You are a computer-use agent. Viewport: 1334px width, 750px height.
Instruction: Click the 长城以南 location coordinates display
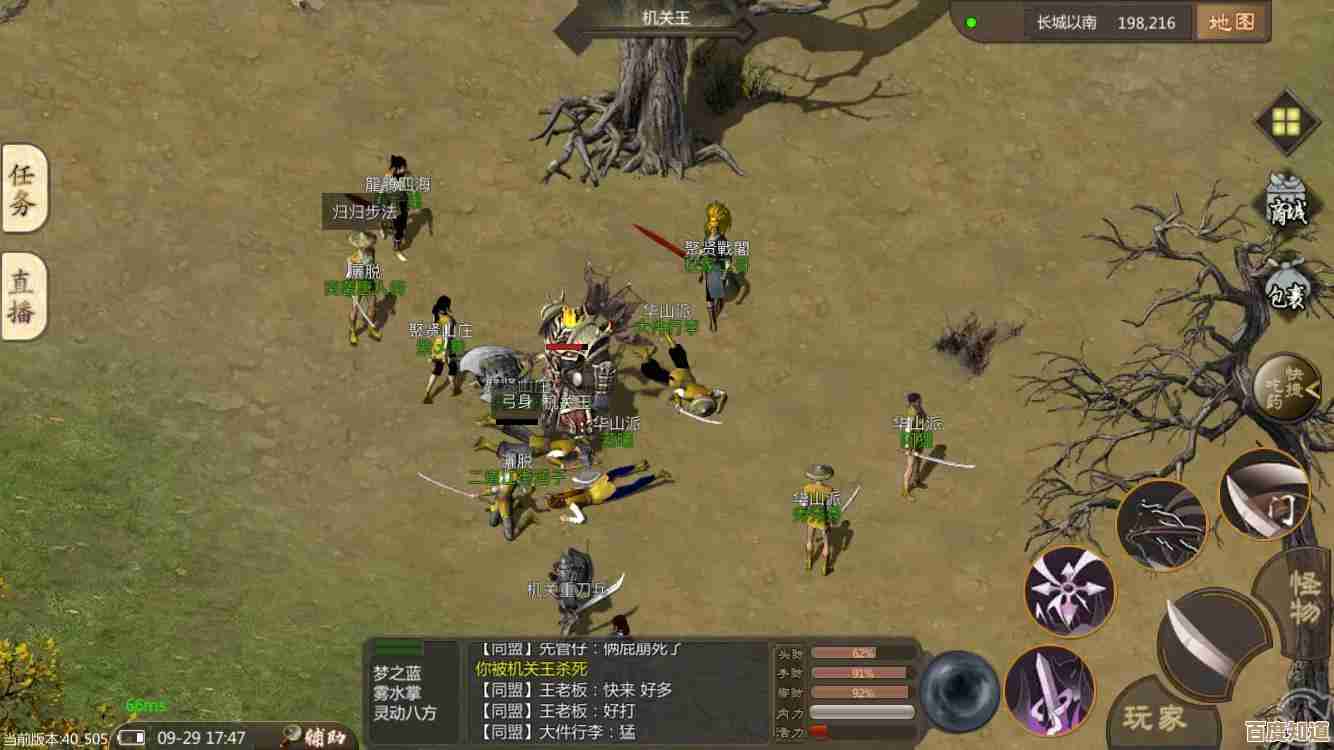(1108, 22)
